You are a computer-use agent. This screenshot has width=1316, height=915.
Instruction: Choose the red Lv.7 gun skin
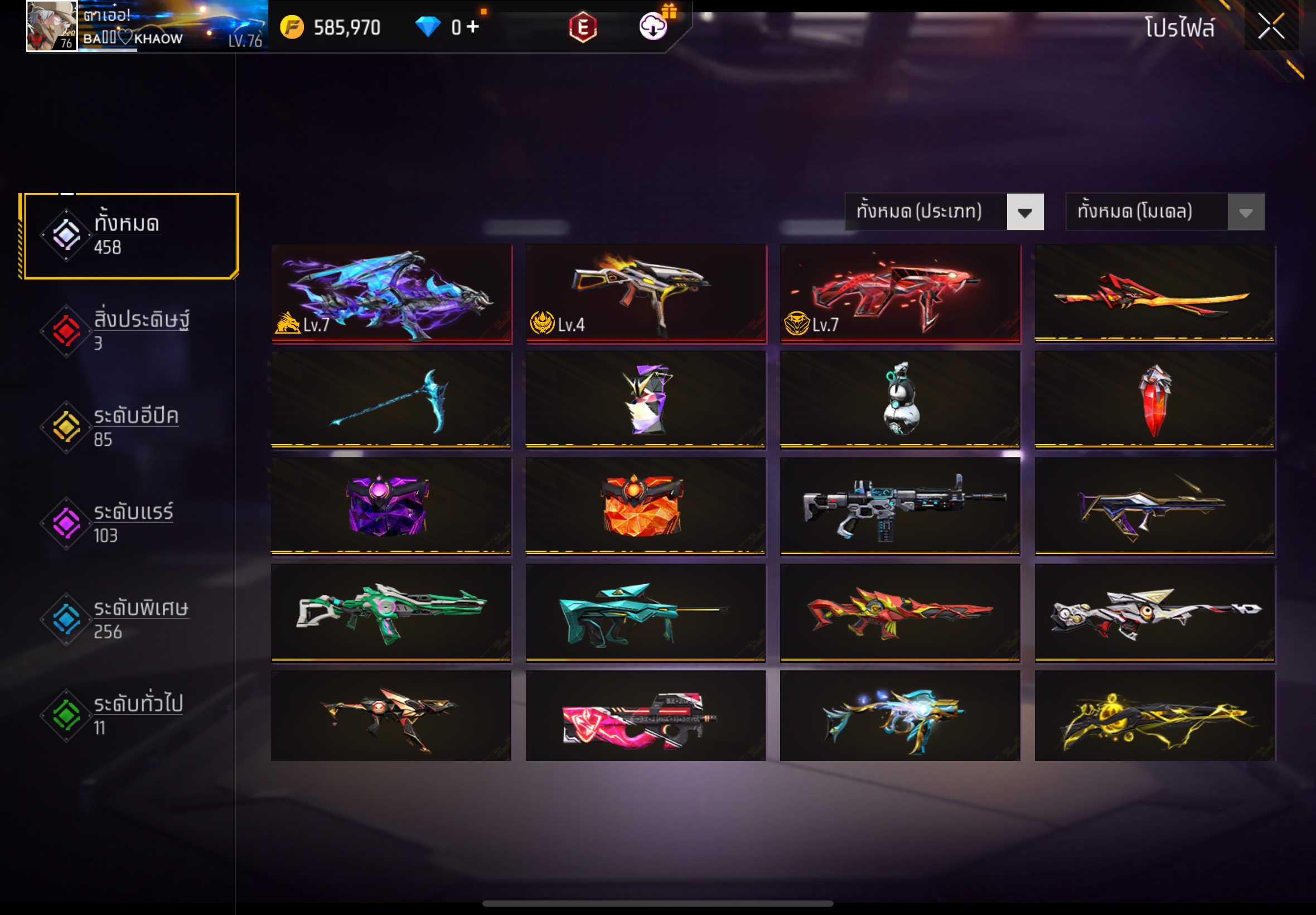[x=900, y=293]
